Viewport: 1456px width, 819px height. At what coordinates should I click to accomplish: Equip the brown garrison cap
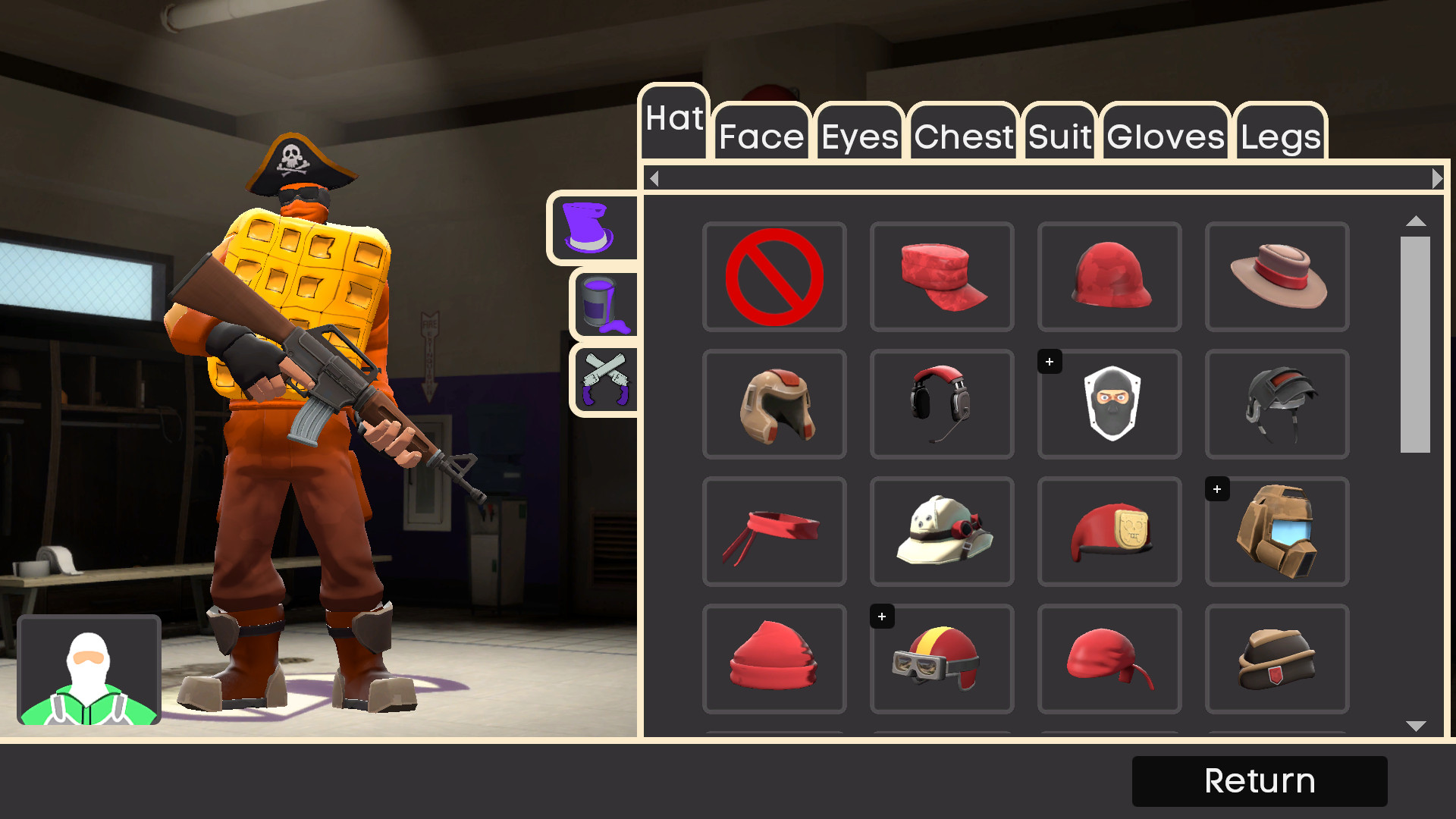coord(1277,659)
